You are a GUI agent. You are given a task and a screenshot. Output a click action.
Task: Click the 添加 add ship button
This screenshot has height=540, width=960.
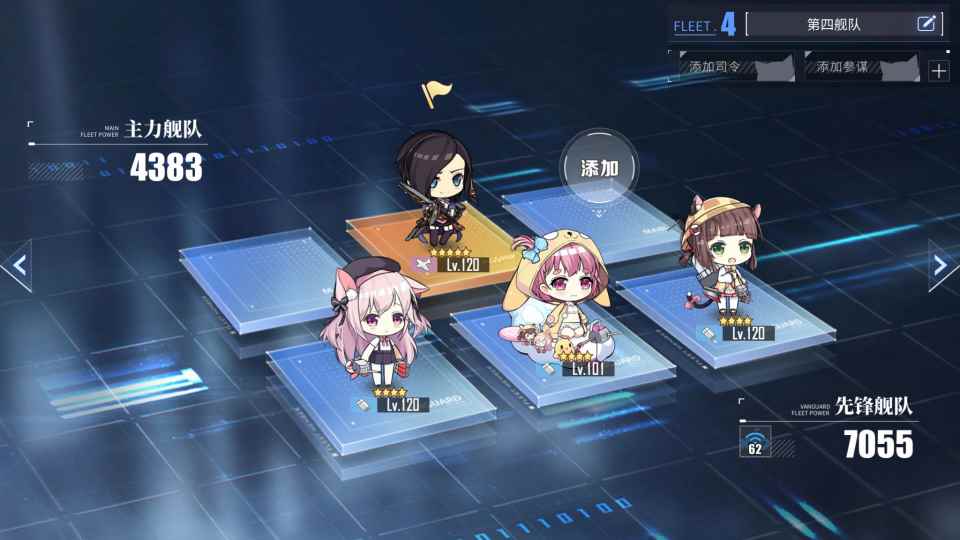coord(599,168)
